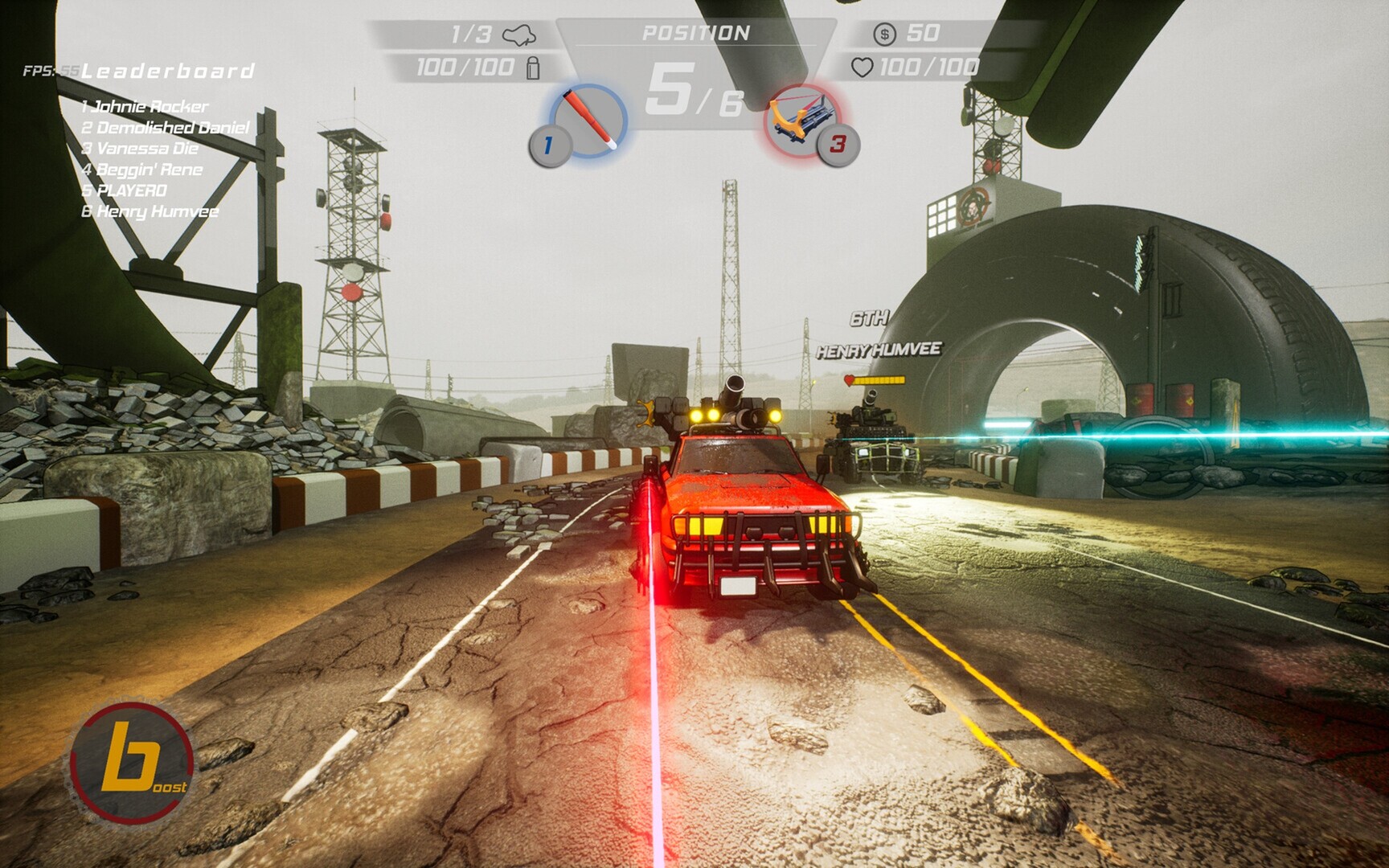The width and height of the screenshot is (1389, 868).
Task: Select Demolished Daniel leaderboard row
Action: (166, 127)
